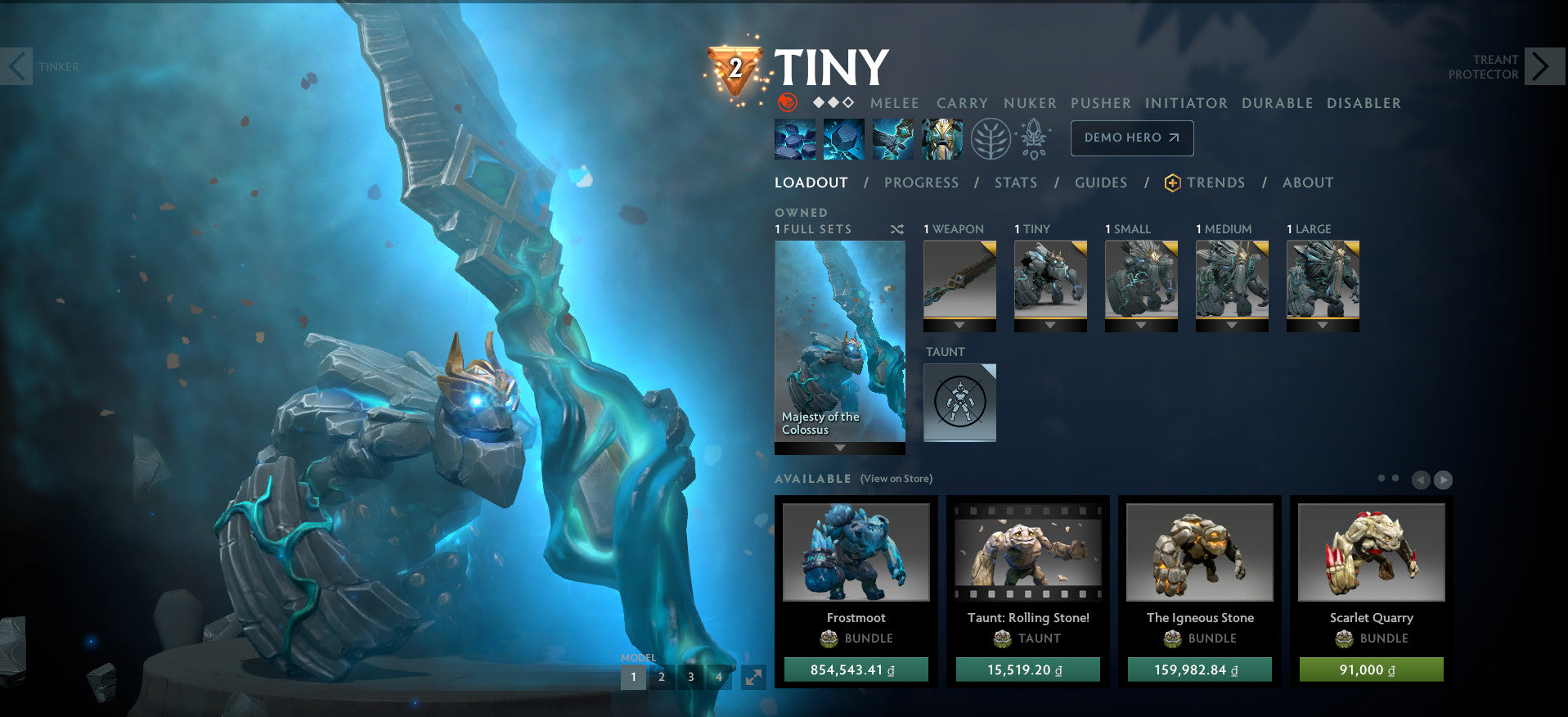Open the Grow ultimate ability icon

click(942, 138)
